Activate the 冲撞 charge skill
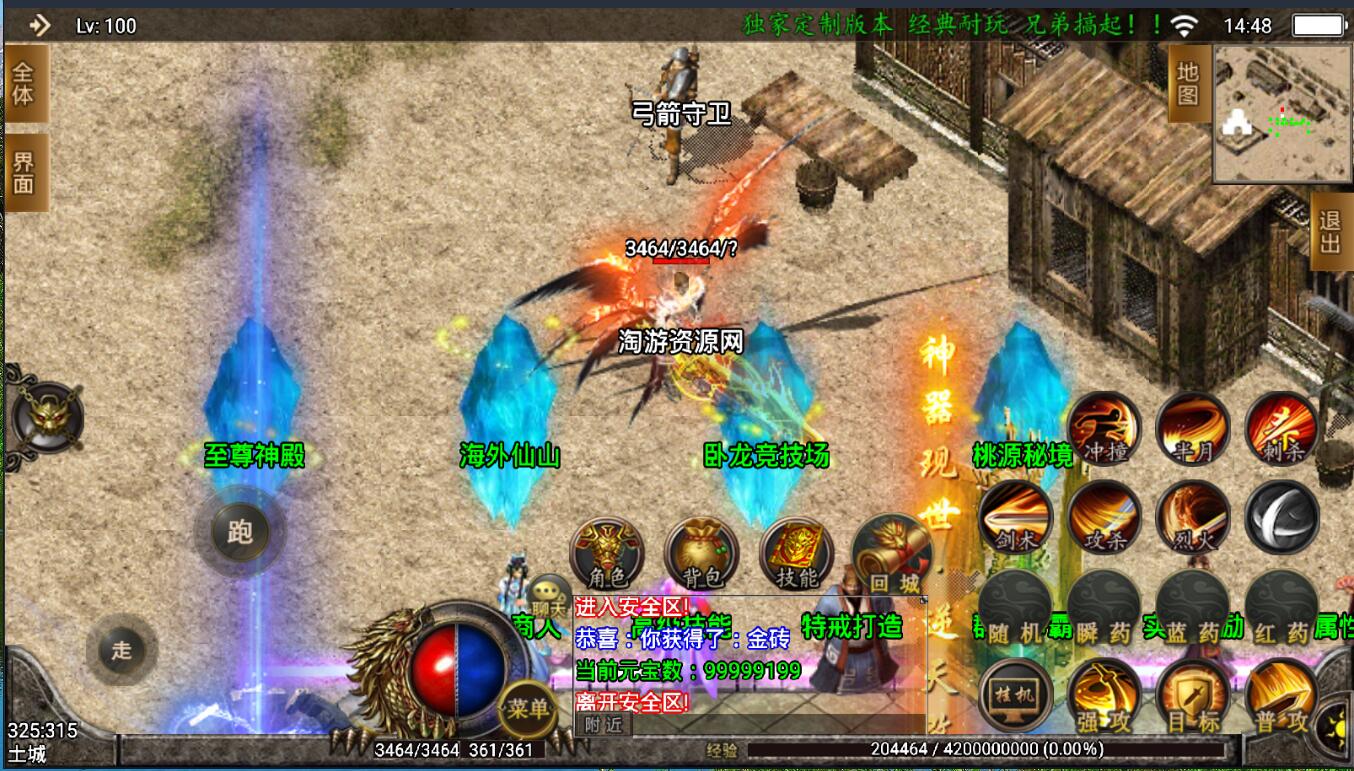This screenshot has height=771, width=1354. [x=1104, y=428]
